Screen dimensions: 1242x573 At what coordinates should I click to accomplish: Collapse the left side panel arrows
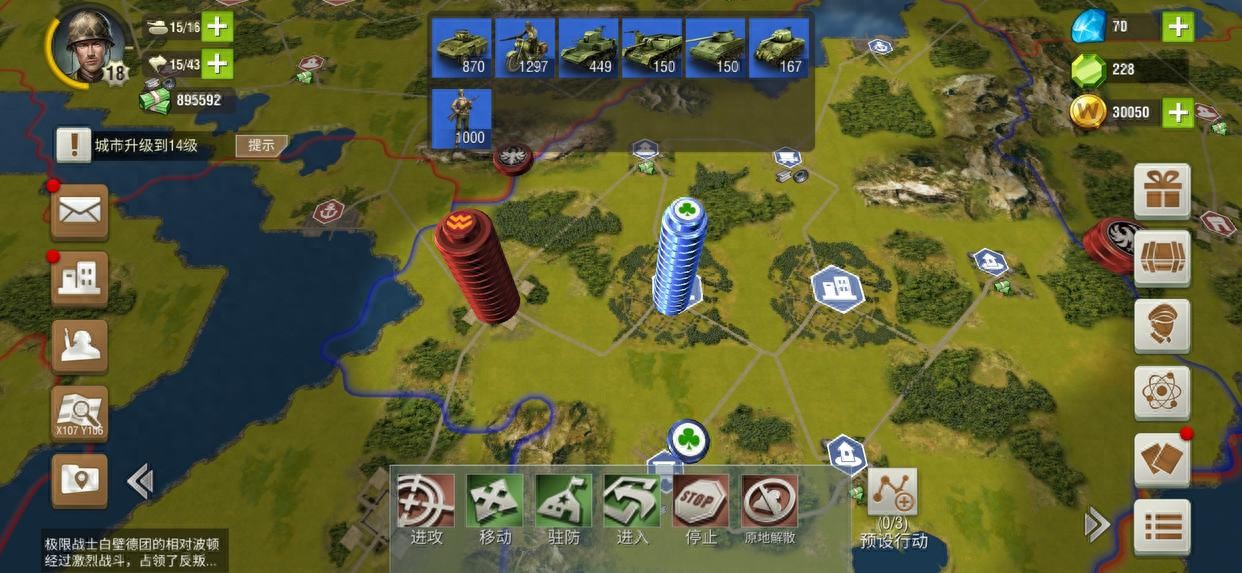[140, 482]
